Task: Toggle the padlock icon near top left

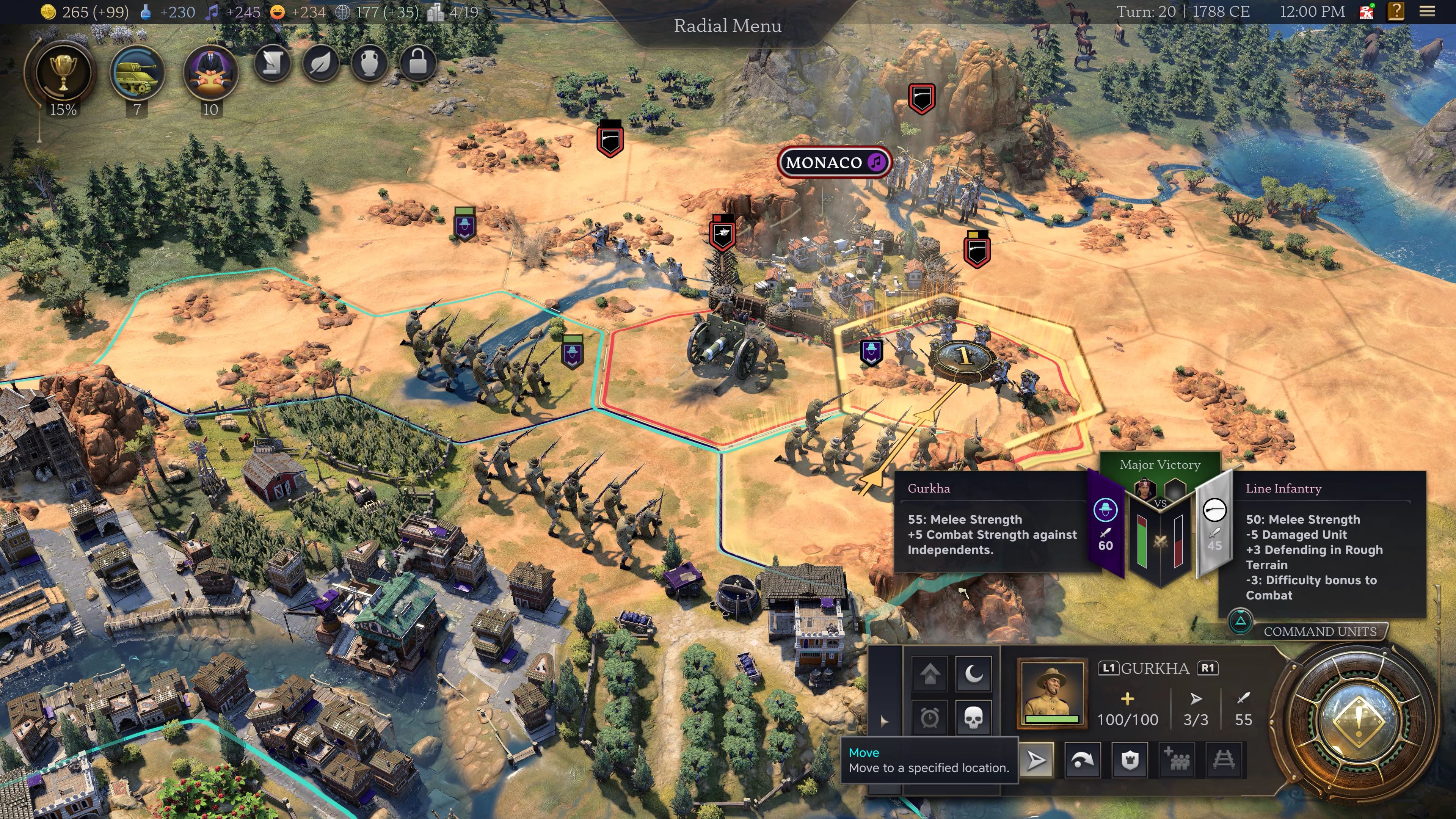Action: [417, 64]
